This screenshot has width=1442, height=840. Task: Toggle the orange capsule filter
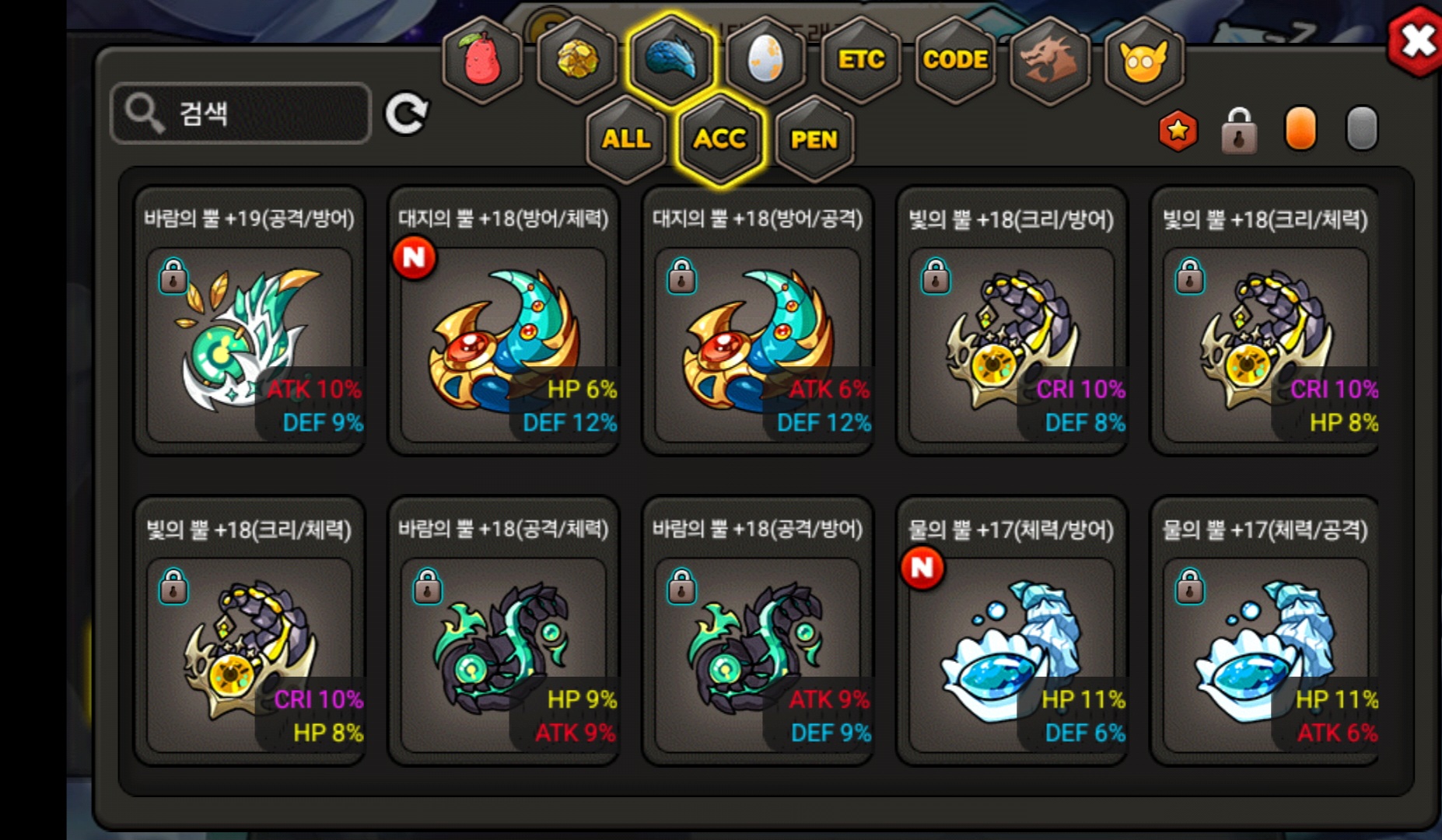(1300, 129)
